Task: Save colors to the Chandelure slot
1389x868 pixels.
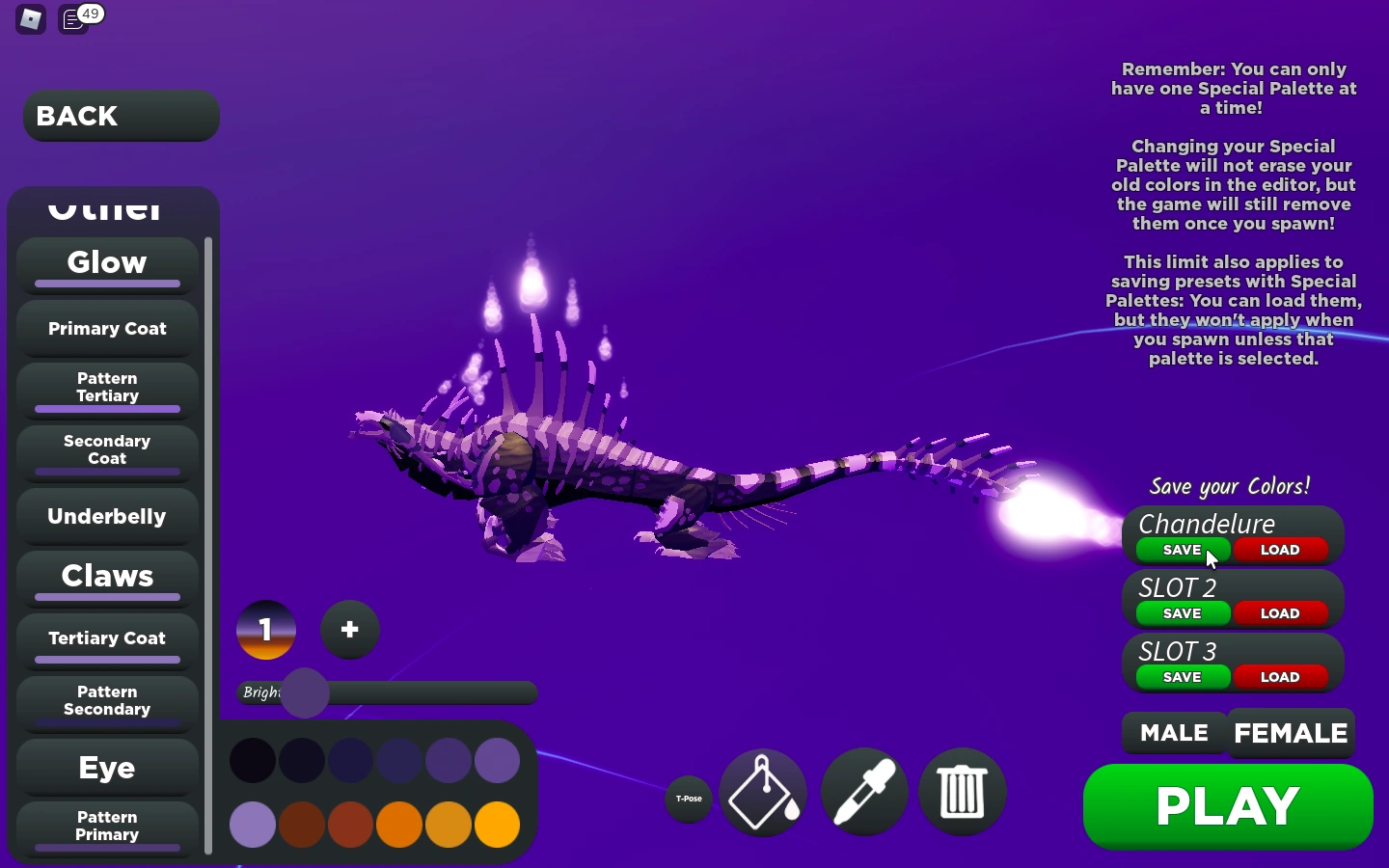Action: [1181, 550]
